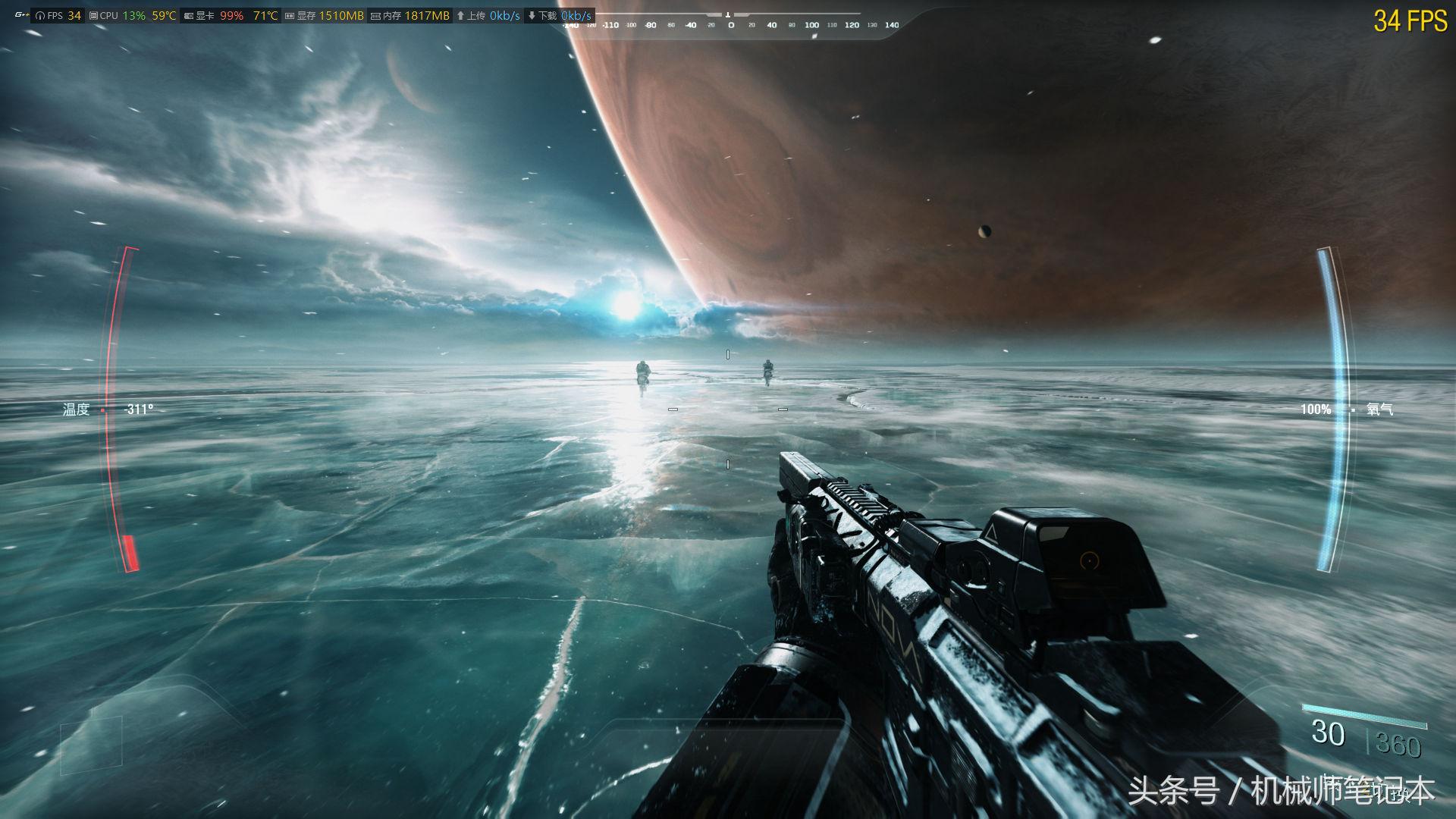Click the compass heading strip
The width and height of the screenshot is (1456, 819).
tap(730, 24)
